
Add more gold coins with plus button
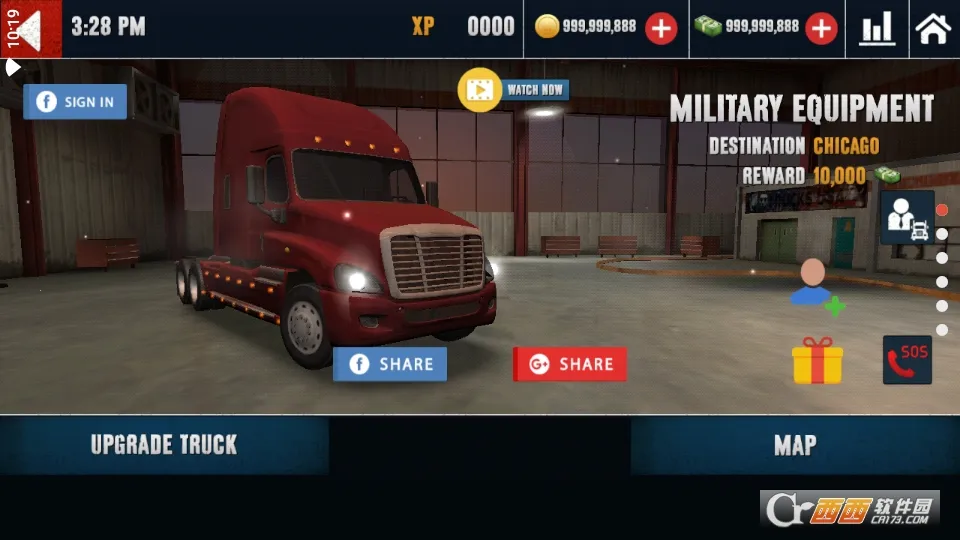click(660, 28)
